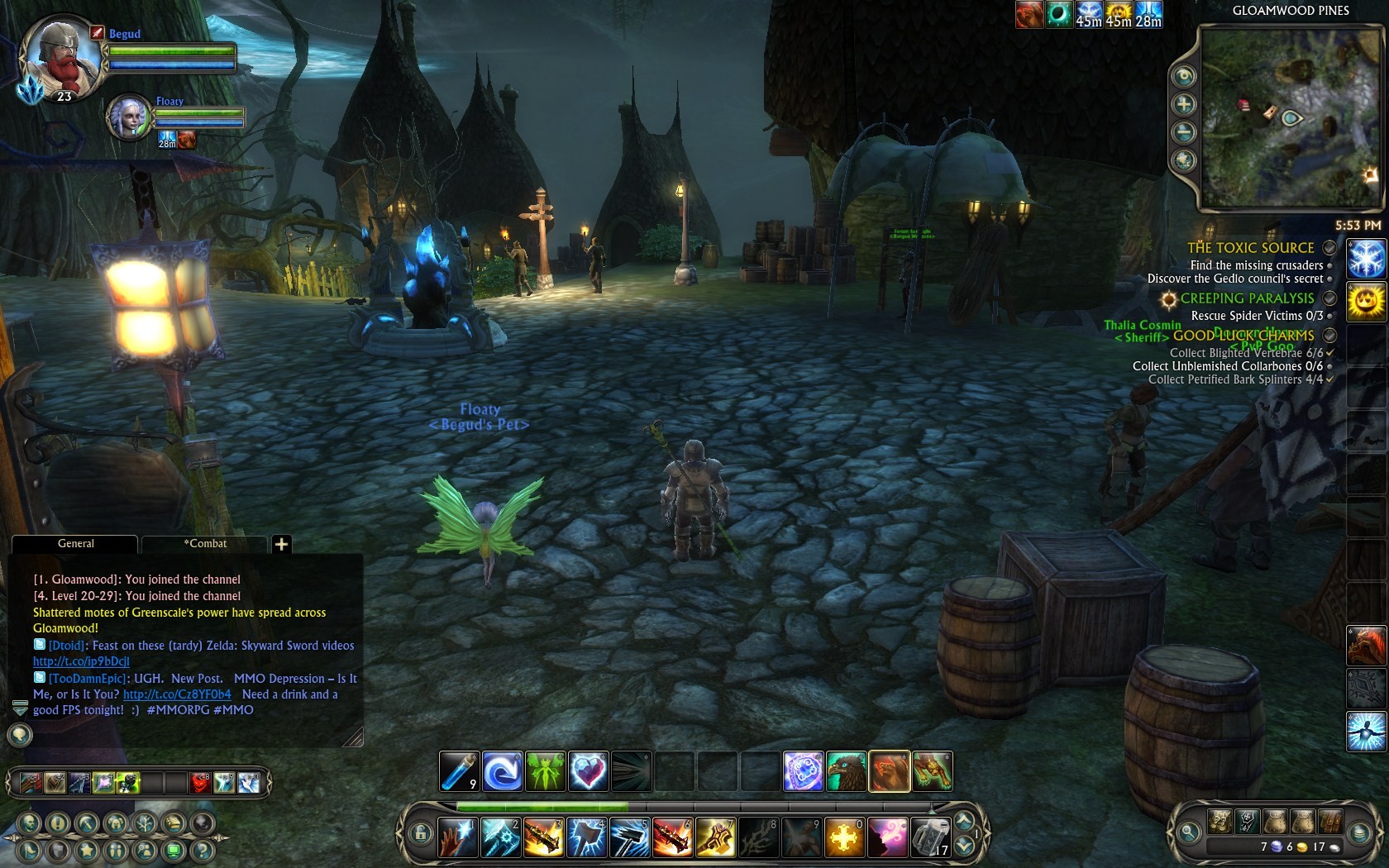Select the Floaty pet portrait frame
This screenshot has width=1389, height=868.
click(x=128, y=117)
